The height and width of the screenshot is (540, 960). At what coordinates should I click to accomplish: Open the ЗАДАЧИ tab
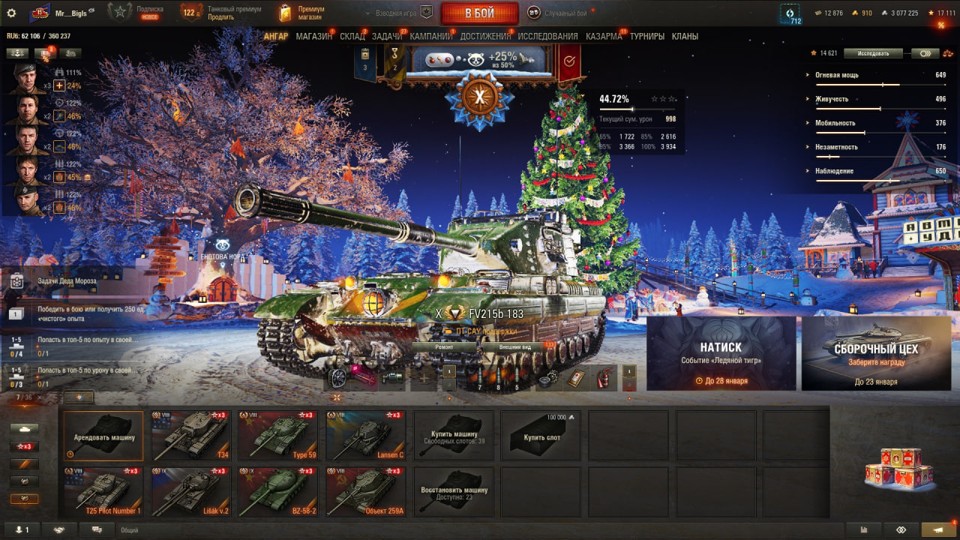point(387,37)
